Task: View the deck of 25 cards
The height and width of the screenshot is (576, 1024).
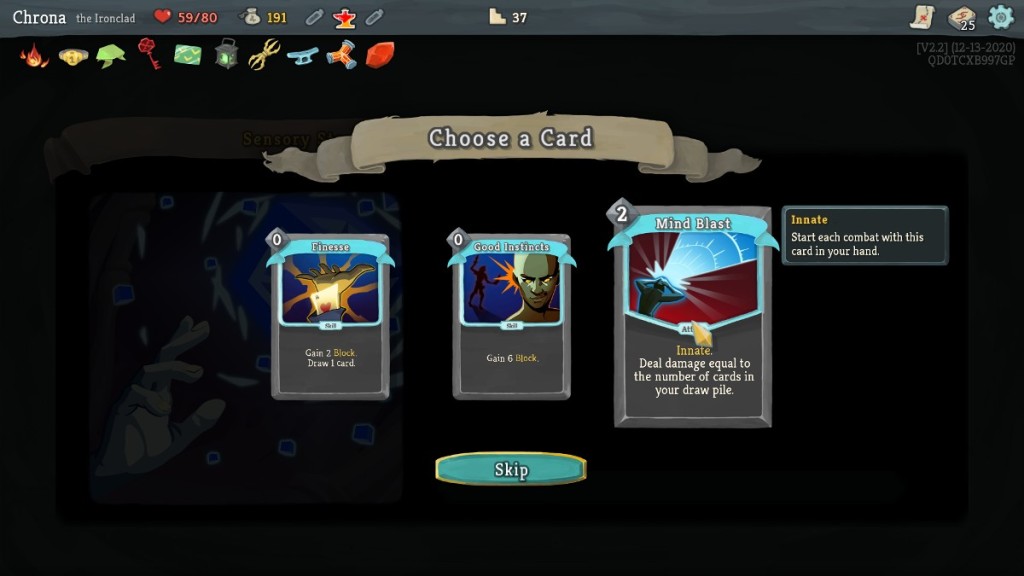Action: [962, 17]
